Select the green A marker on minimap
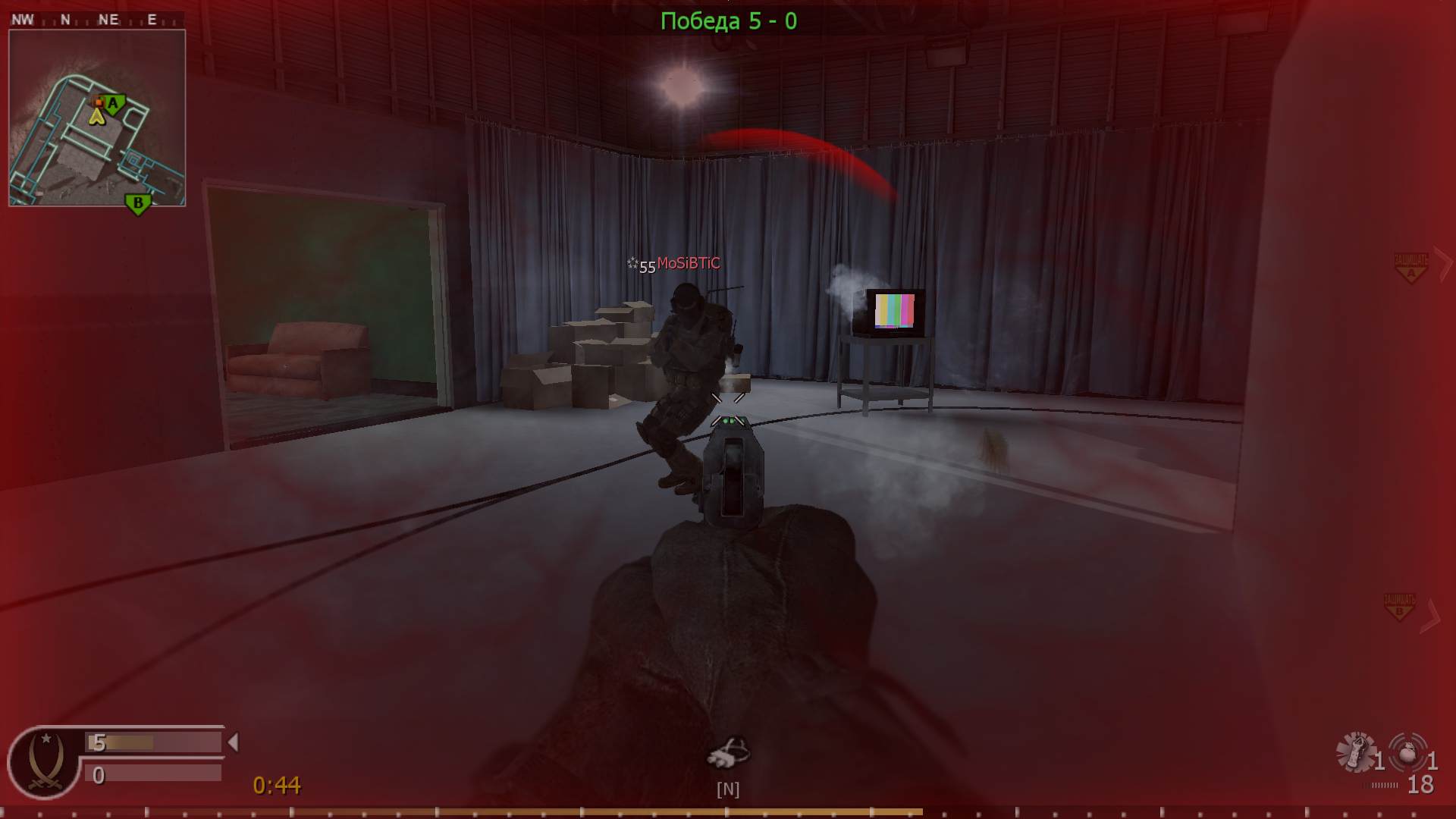Screen dimensions: 1456x819 112,104
